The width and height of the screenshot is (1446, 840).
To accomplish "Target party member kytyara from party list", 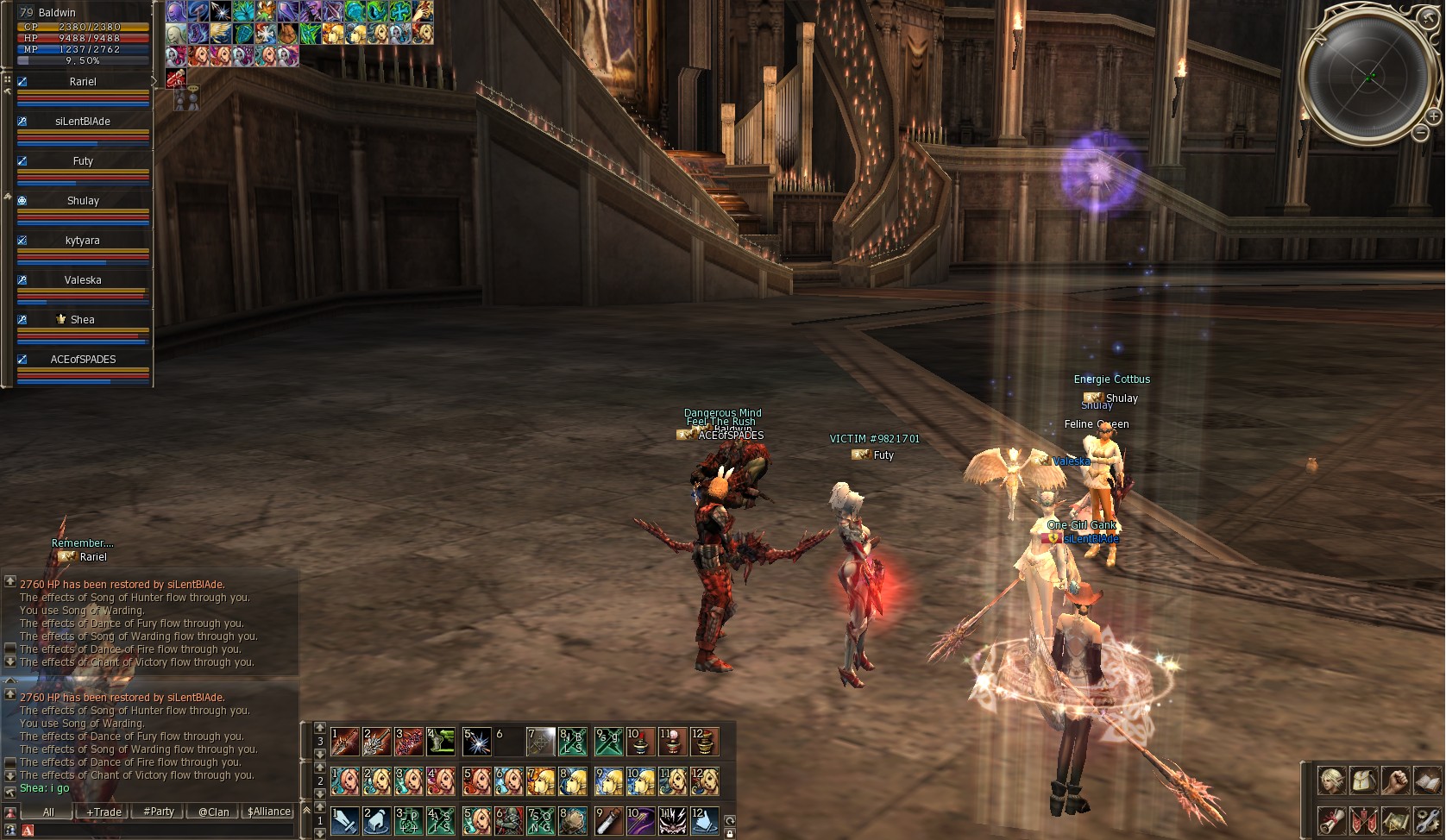I will (x=83, y=241).
